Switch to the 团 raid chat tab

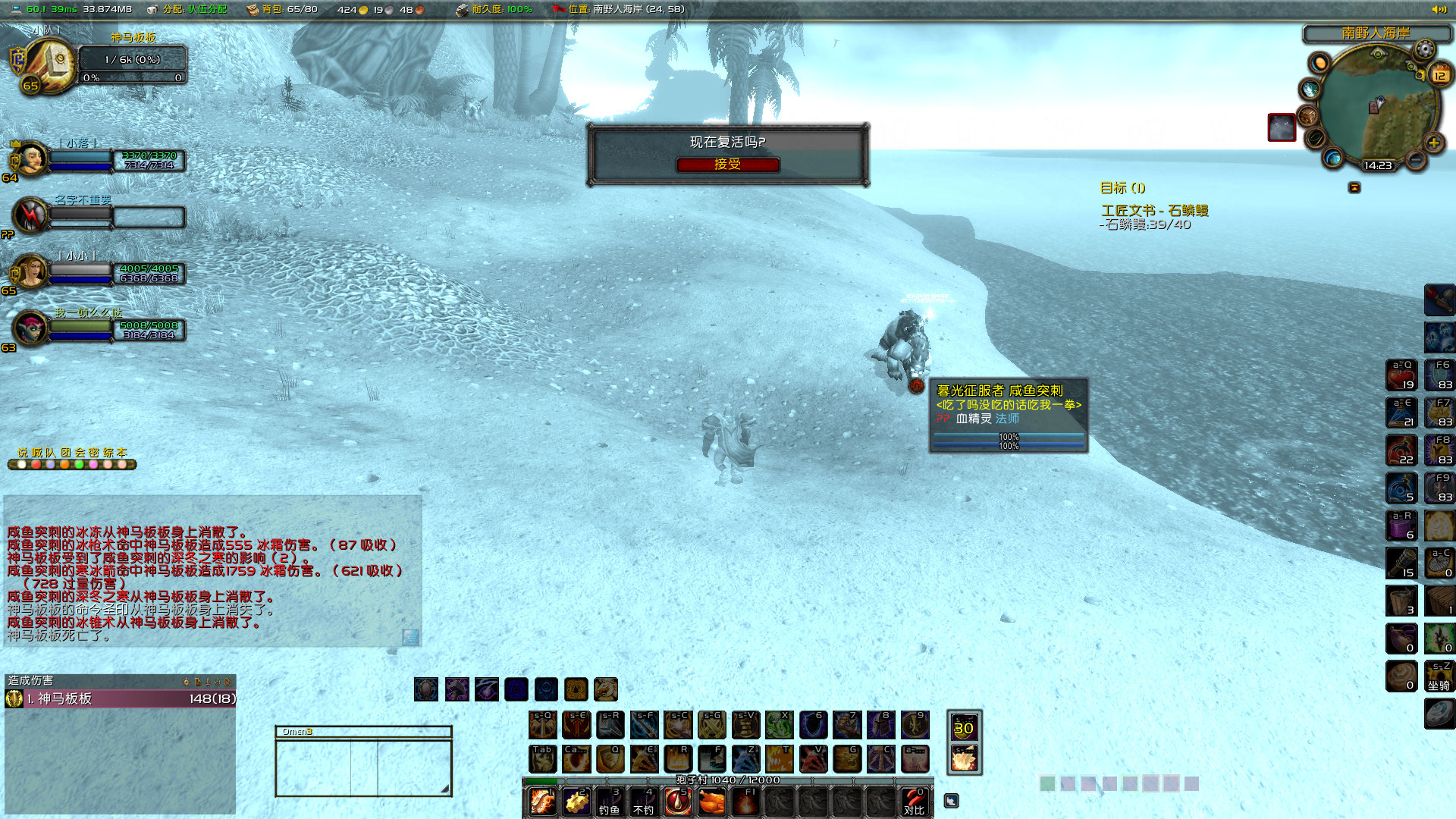(65, 452)
